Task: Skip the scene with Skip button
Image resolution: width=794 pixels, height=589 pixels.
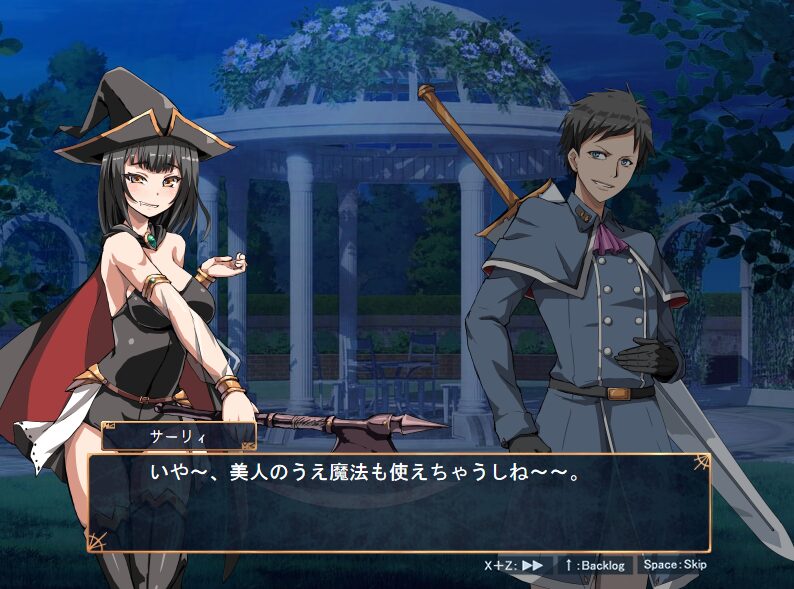Action: [675, 565]
